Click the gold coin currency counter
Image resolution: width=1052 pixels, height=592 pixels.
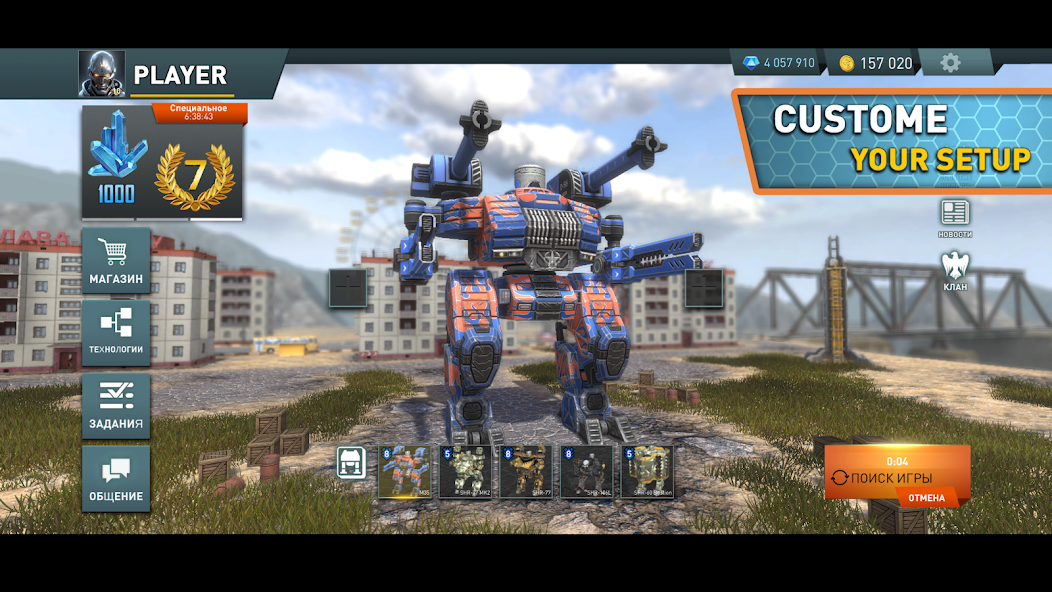pyautogui.click(x=875, y=63)
